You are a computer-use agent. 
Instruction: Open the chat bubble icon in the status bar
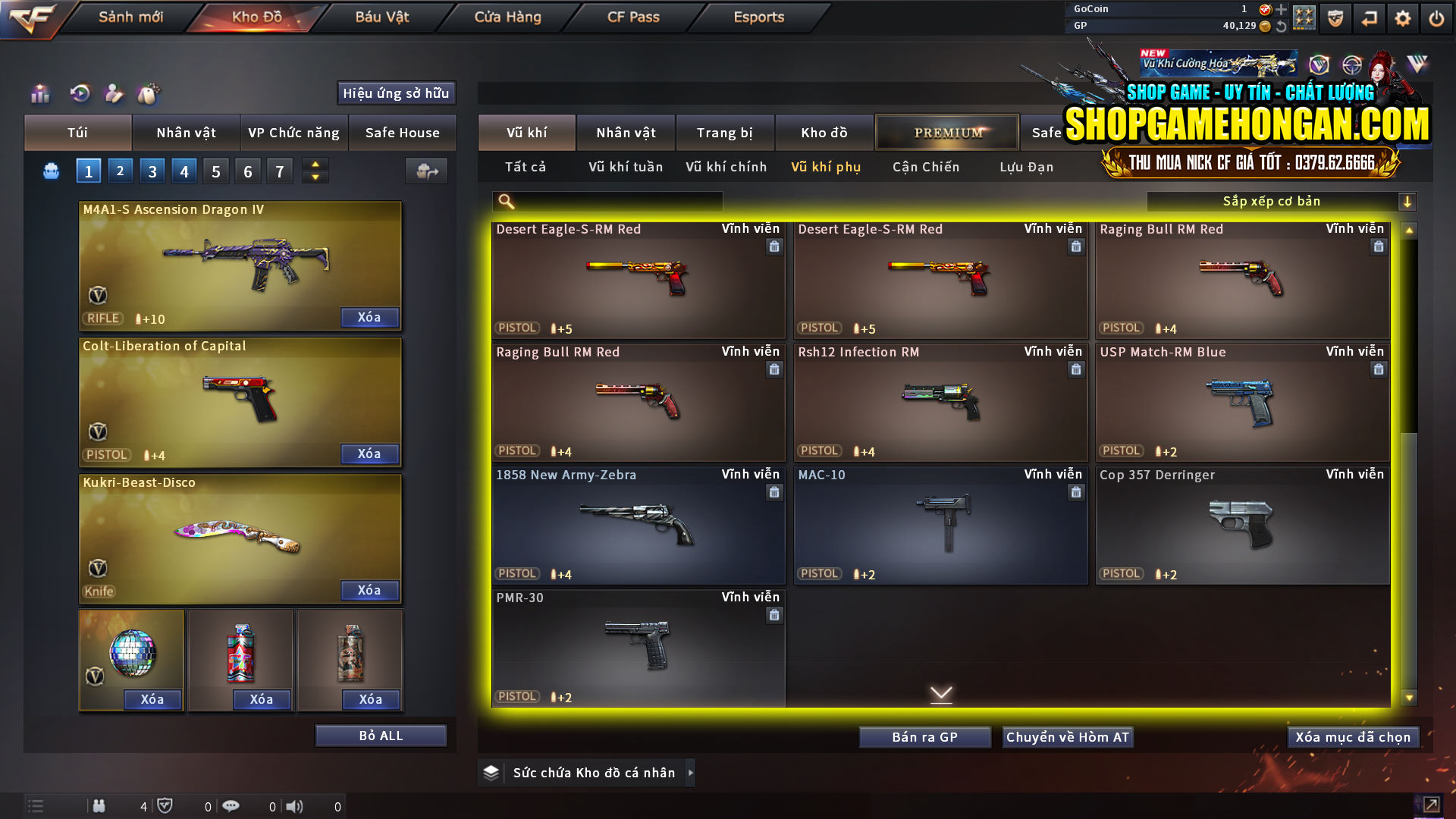[231, 806]
